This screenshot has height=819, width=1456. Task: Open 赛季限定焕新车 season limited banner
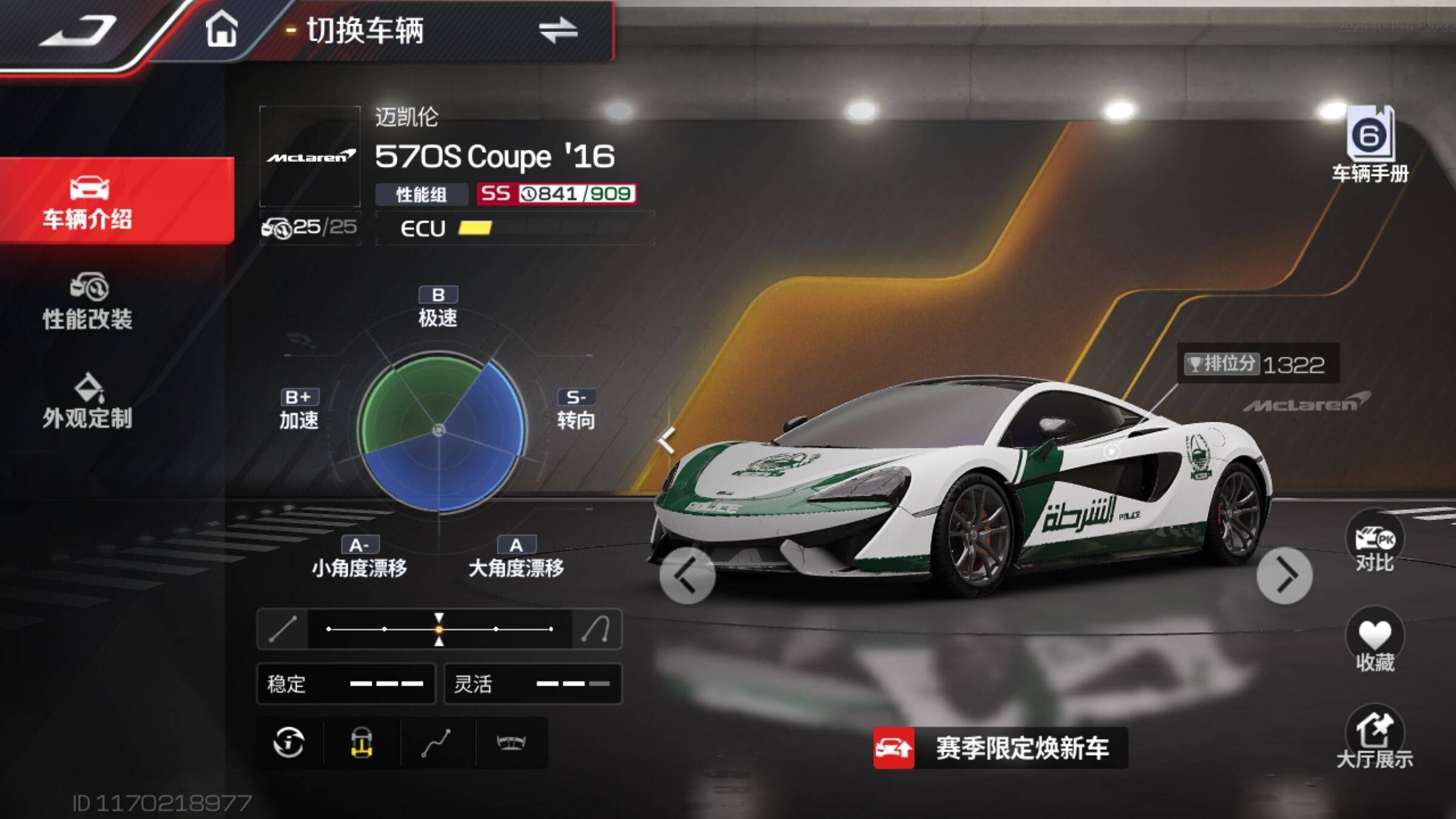click(x=1000, y=748)
